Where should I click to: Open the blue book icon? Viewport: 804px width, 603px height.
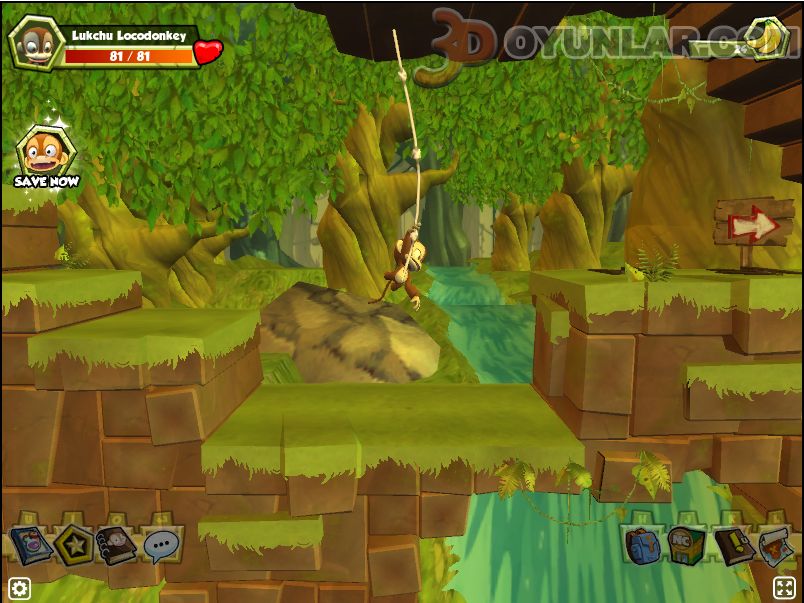(30, 546)
